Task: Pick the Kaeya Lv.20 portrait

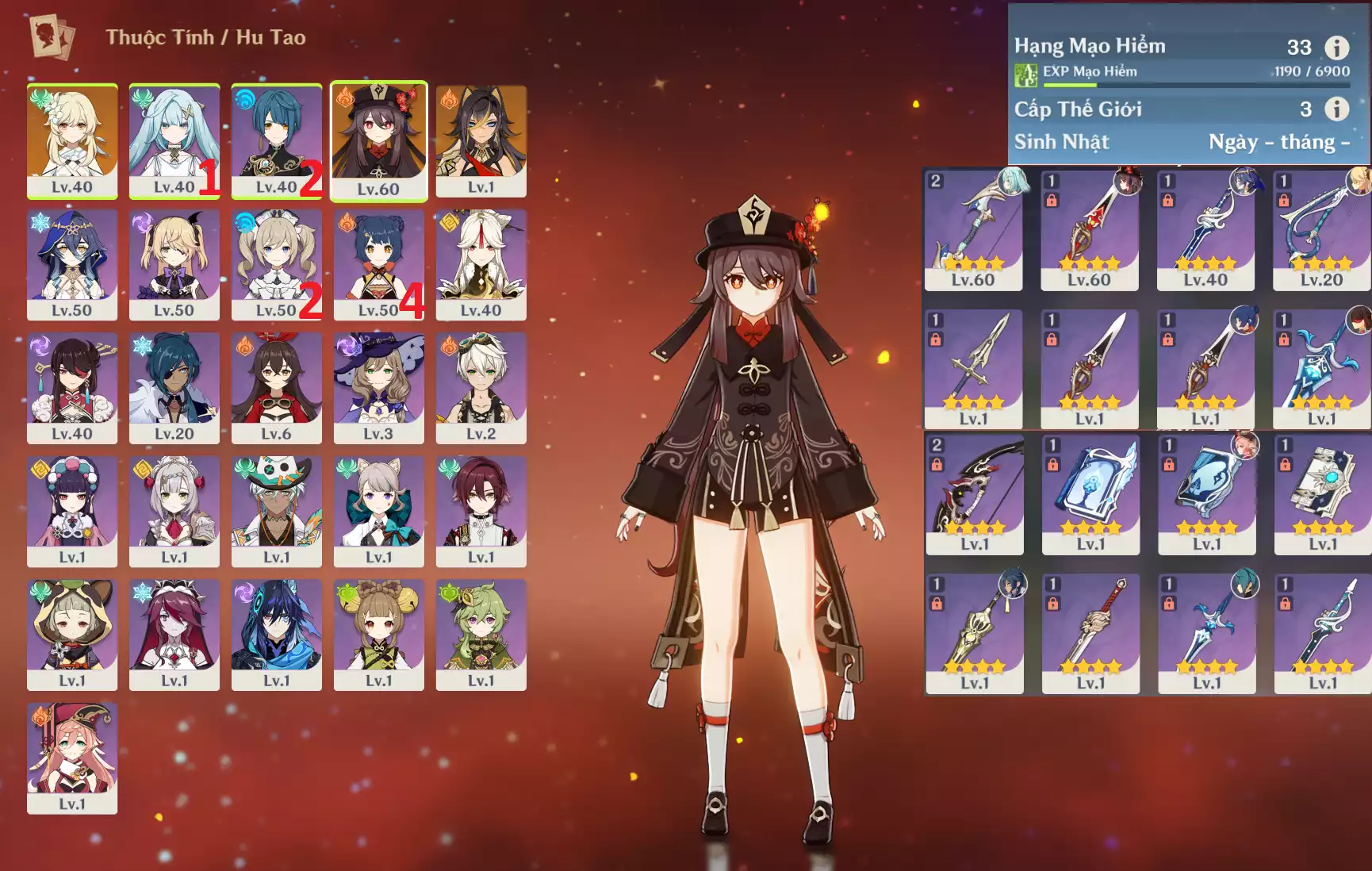Action: click(174, 387)
